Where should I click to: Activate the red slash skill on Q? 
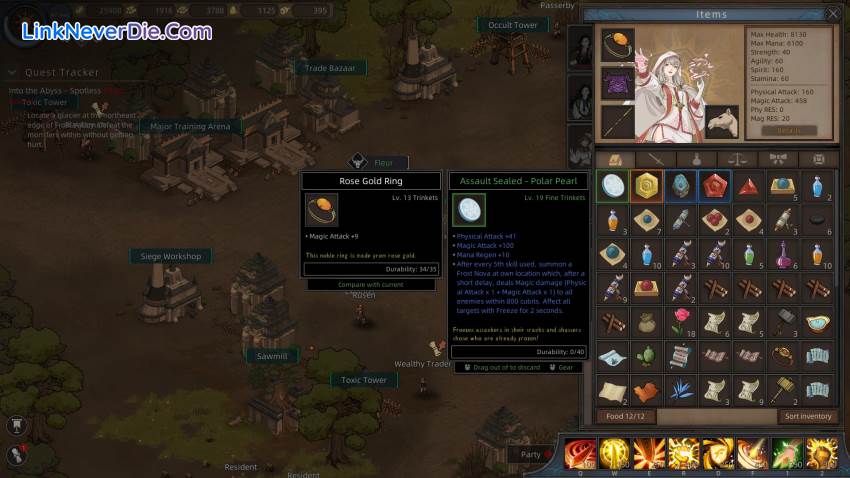pos(580,454)
